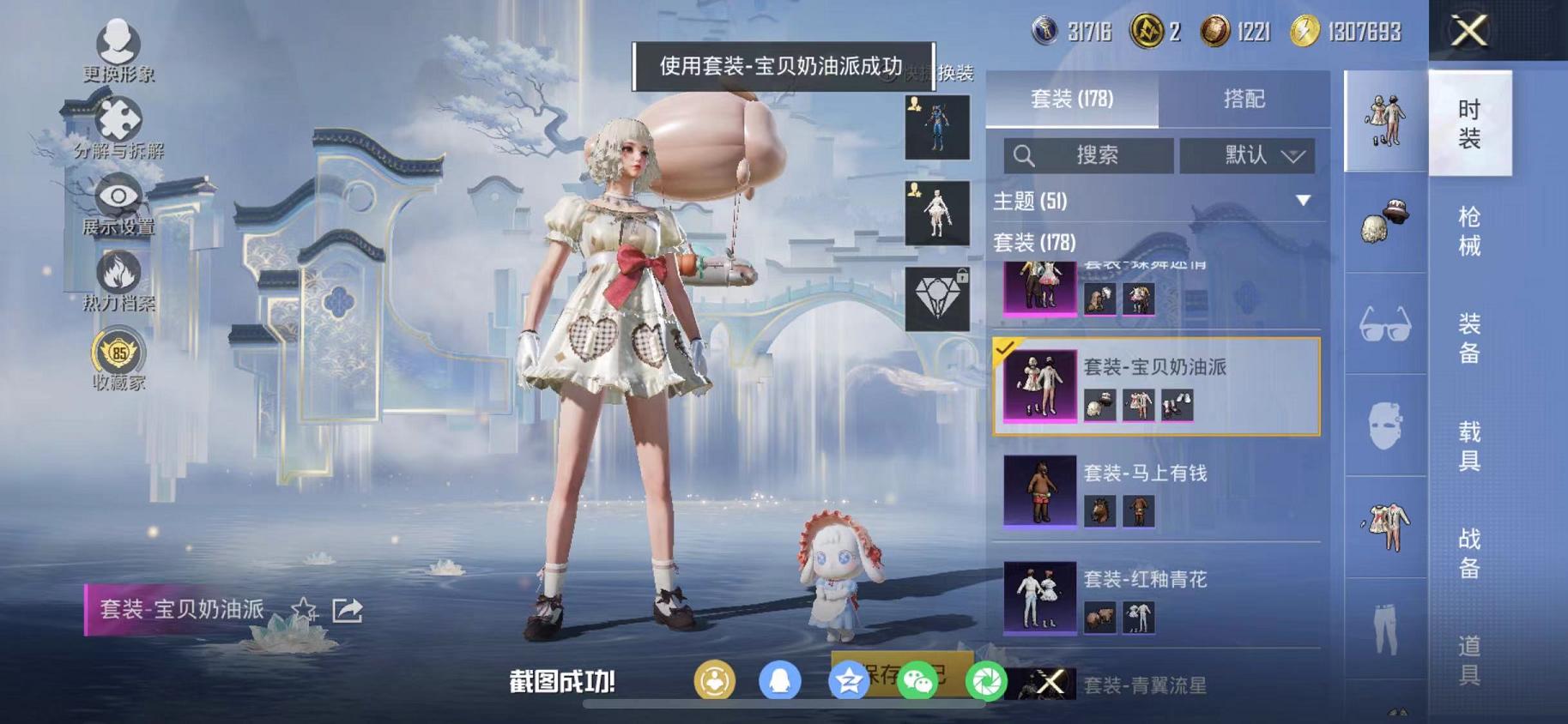Switch to the 搭配 tab
Viewport: 1568px width, 724px height.
click(x=1244, y=100)
